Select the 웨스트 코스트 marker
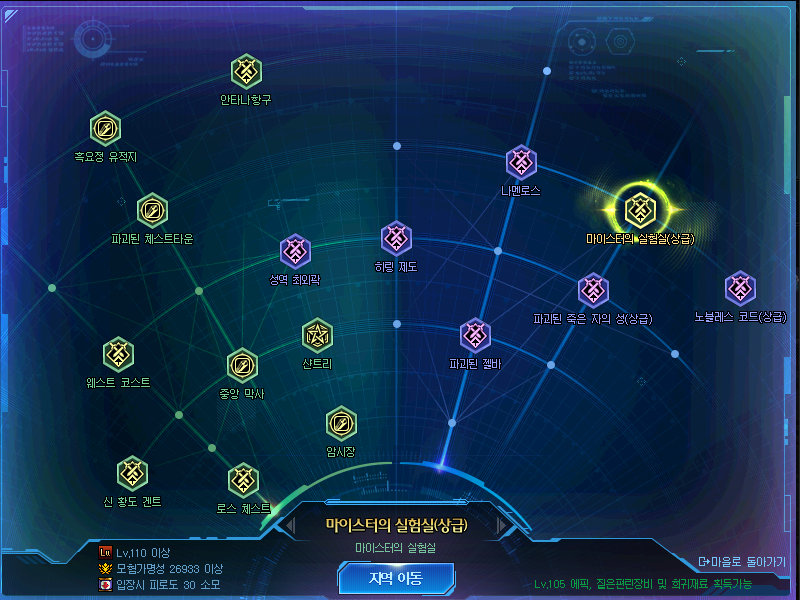 (x=118, y=354)
